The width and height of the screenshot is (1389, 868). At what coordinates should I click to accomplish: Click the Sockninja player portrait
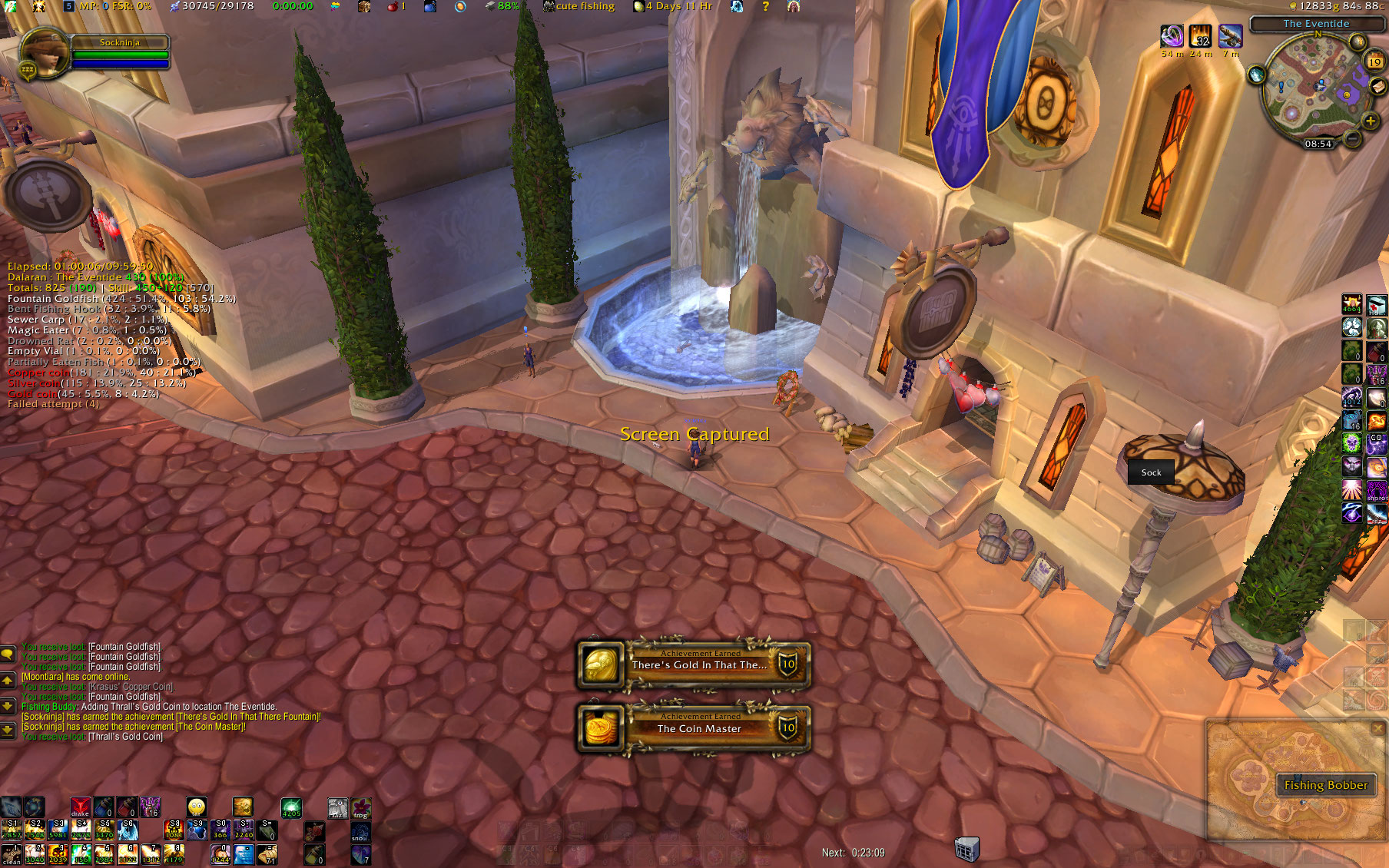click(44, 53)
